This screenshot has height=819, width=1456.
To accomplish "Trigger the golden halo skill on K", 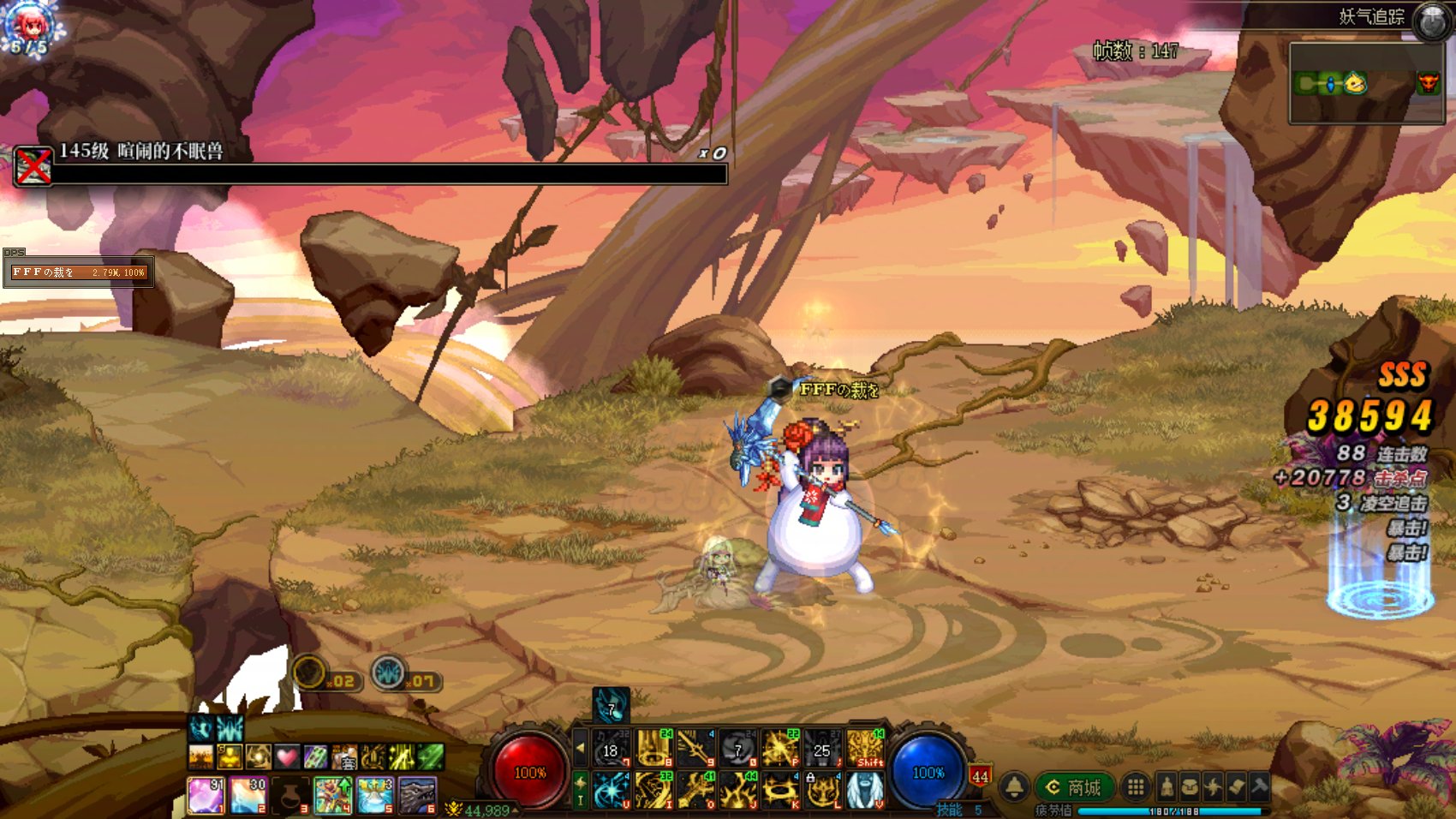I will click(780, 791).
